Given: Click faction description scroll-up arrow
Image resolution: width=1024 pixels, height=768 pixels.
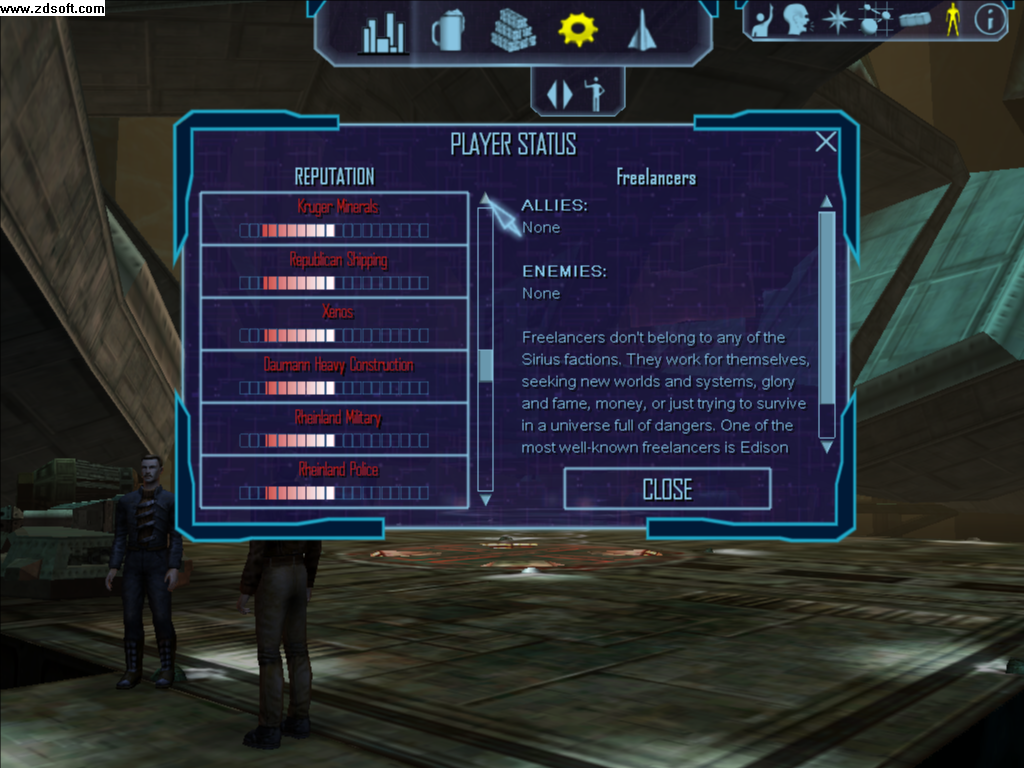Looking at the screenshot, I should [827, 202].
